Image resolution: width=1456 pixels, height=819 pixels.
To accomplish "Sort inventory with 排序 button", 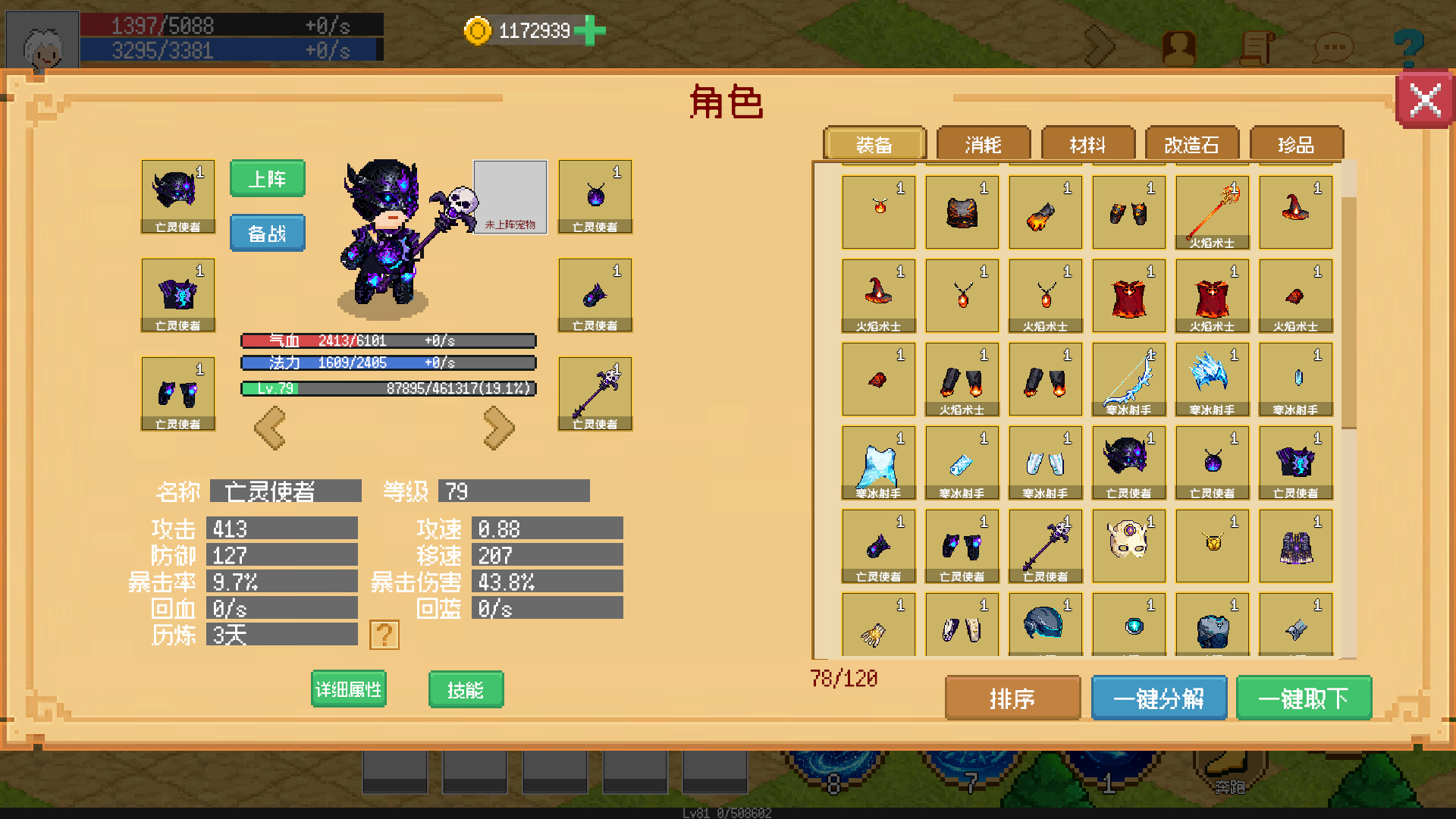I will tap(1012, 698).
